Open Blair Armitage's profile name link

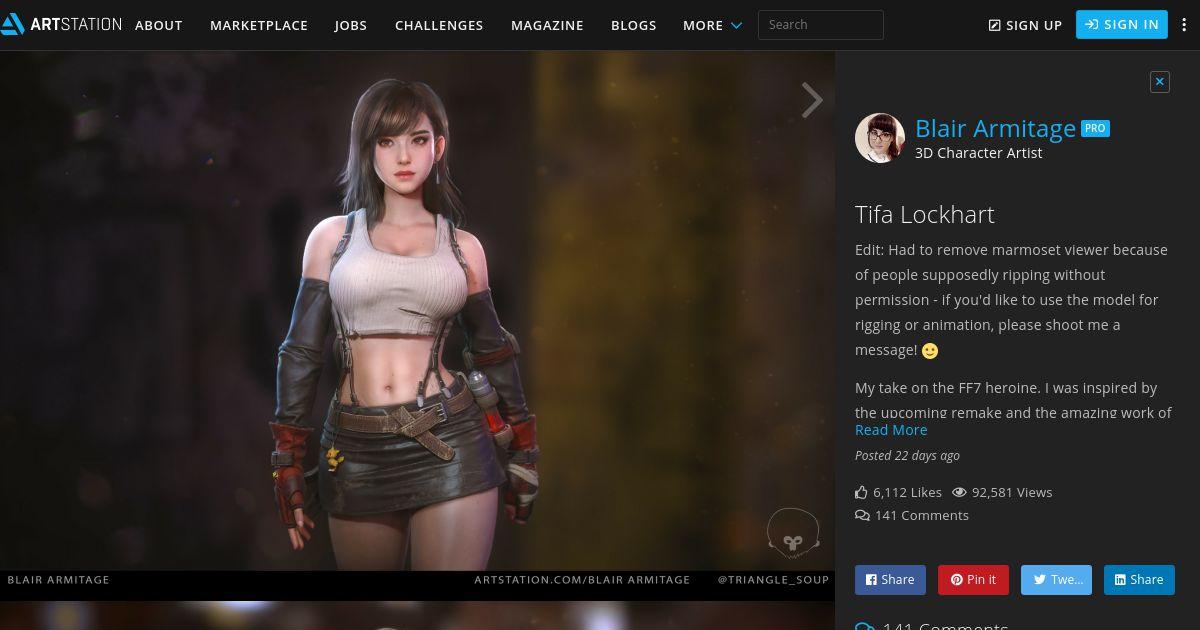[995, 129]
